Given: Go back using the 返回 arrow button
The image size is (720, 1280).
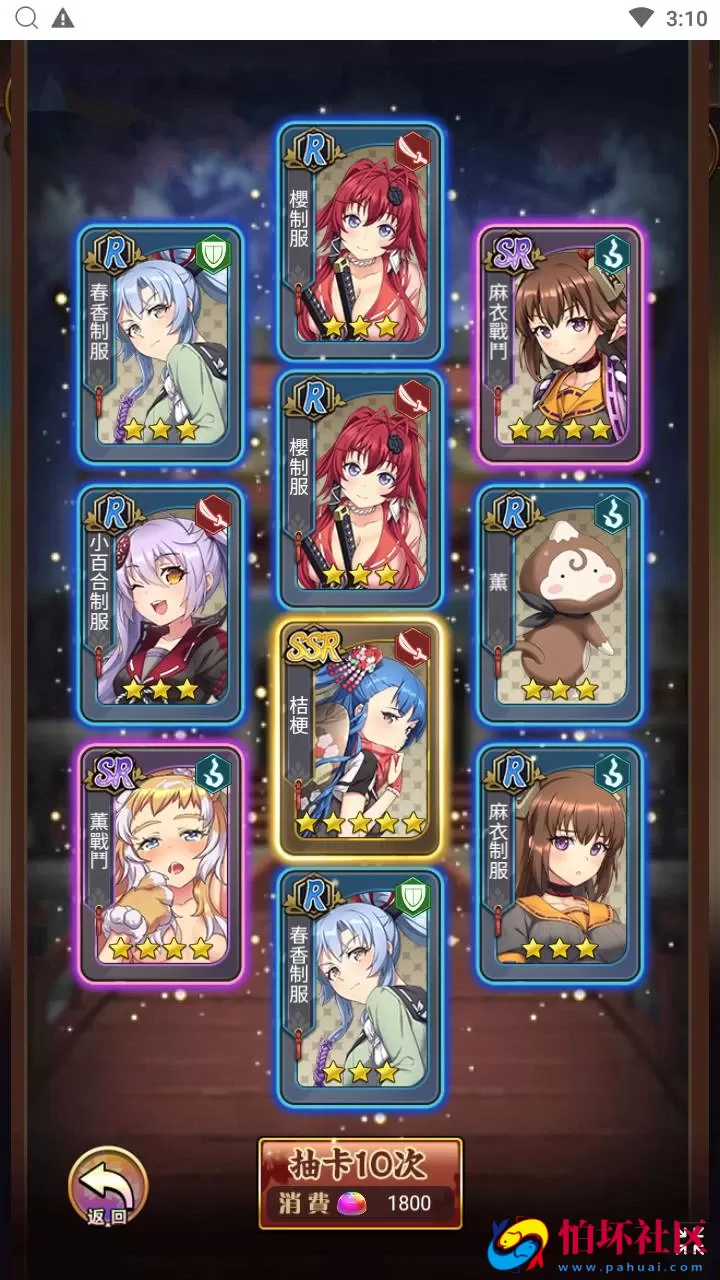Looking at the screenshot, I should pos(107,1187).
